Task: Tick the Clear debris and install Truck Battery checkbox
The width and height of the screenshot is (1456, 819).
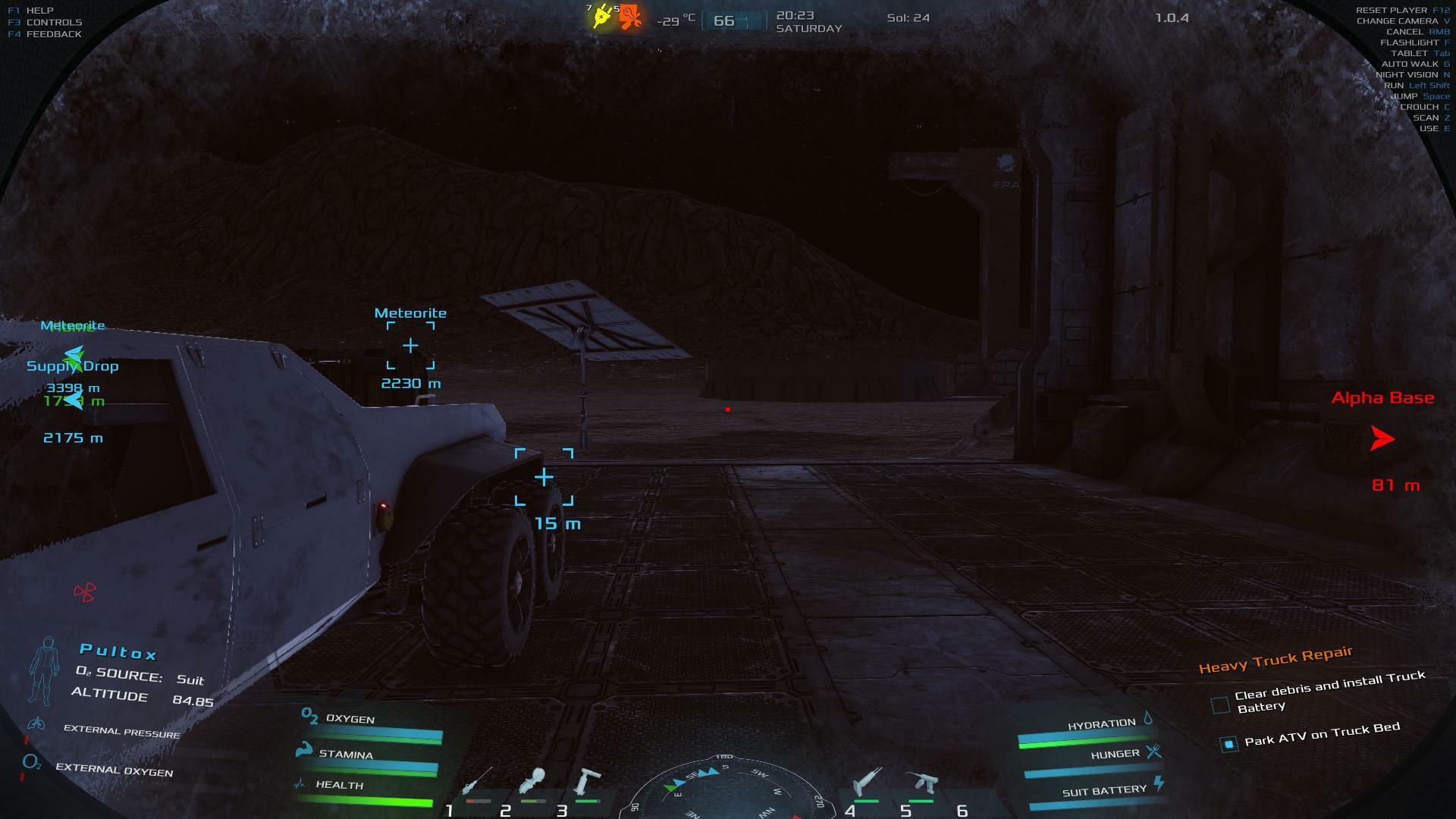Action: point(1220,705)
